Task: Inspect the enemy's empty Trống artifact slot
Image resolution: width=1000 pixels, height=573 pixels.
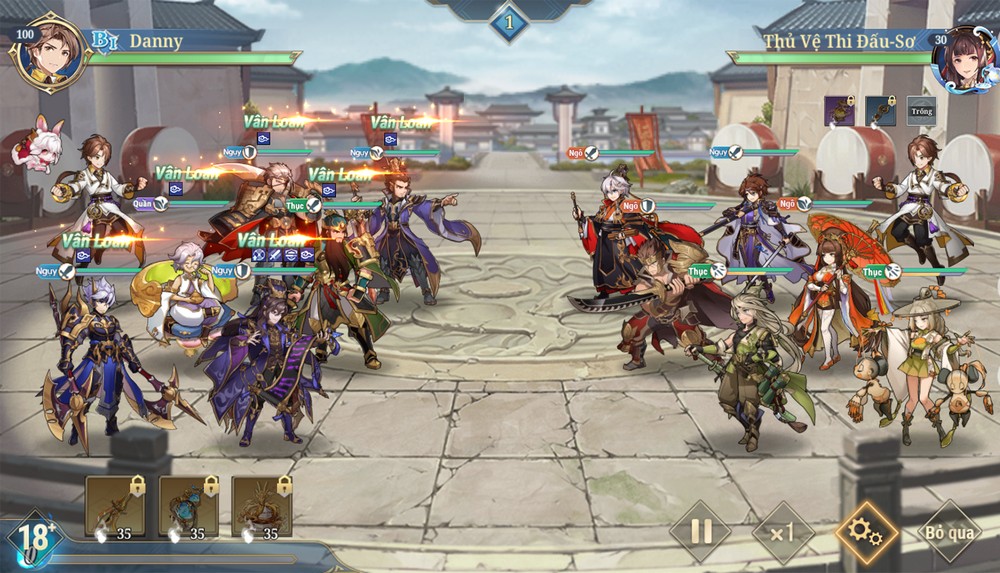Action: coord(922,111)
